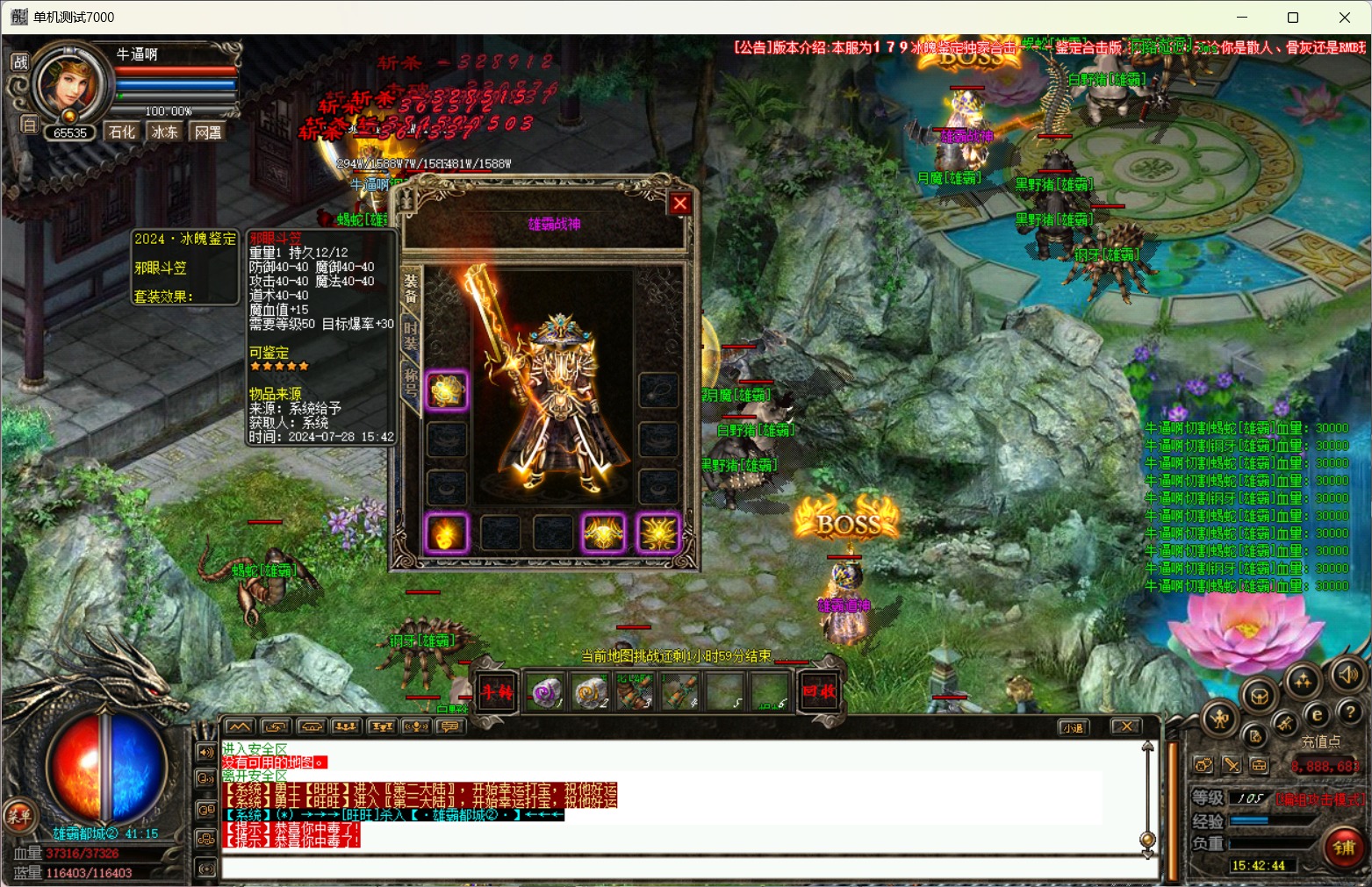The image size is (1372, 887).
Task: Select the equipped helmet slot with golden item
Action: [446, 390]
